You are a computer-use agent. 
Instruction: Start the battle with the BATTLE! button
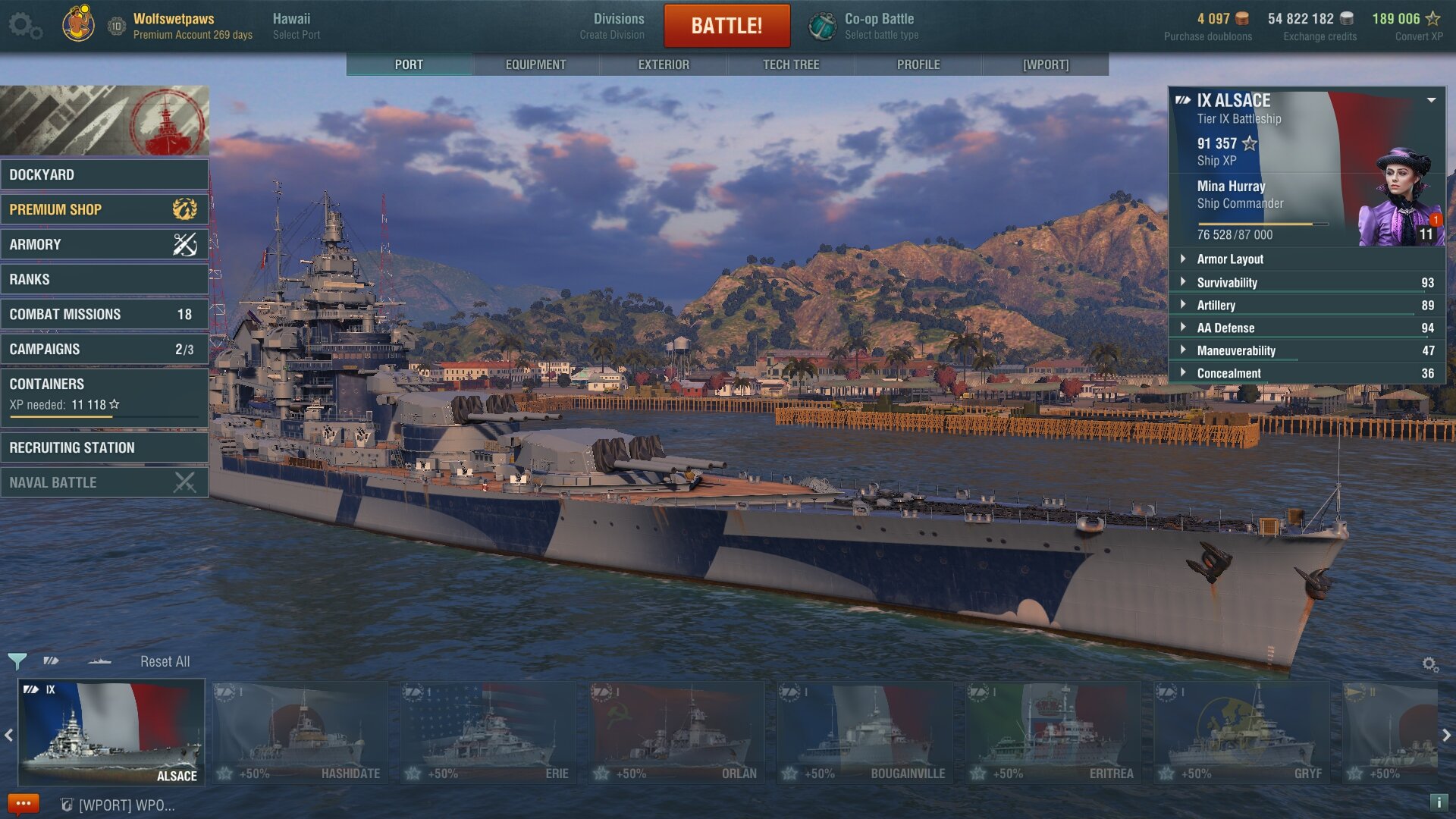coord(726,26)
